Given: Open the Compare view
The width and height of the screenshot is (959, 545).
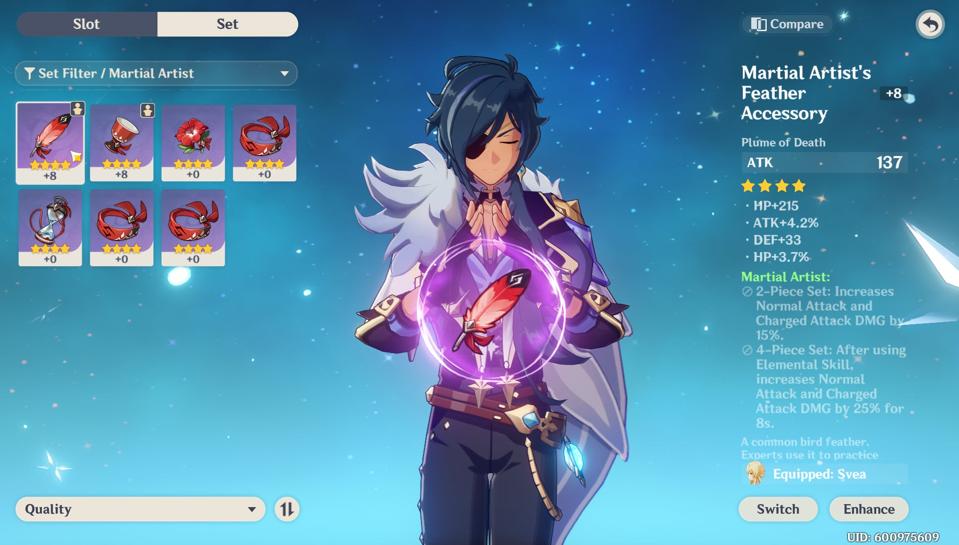Looking at the screenshot, I should [788, 24].
